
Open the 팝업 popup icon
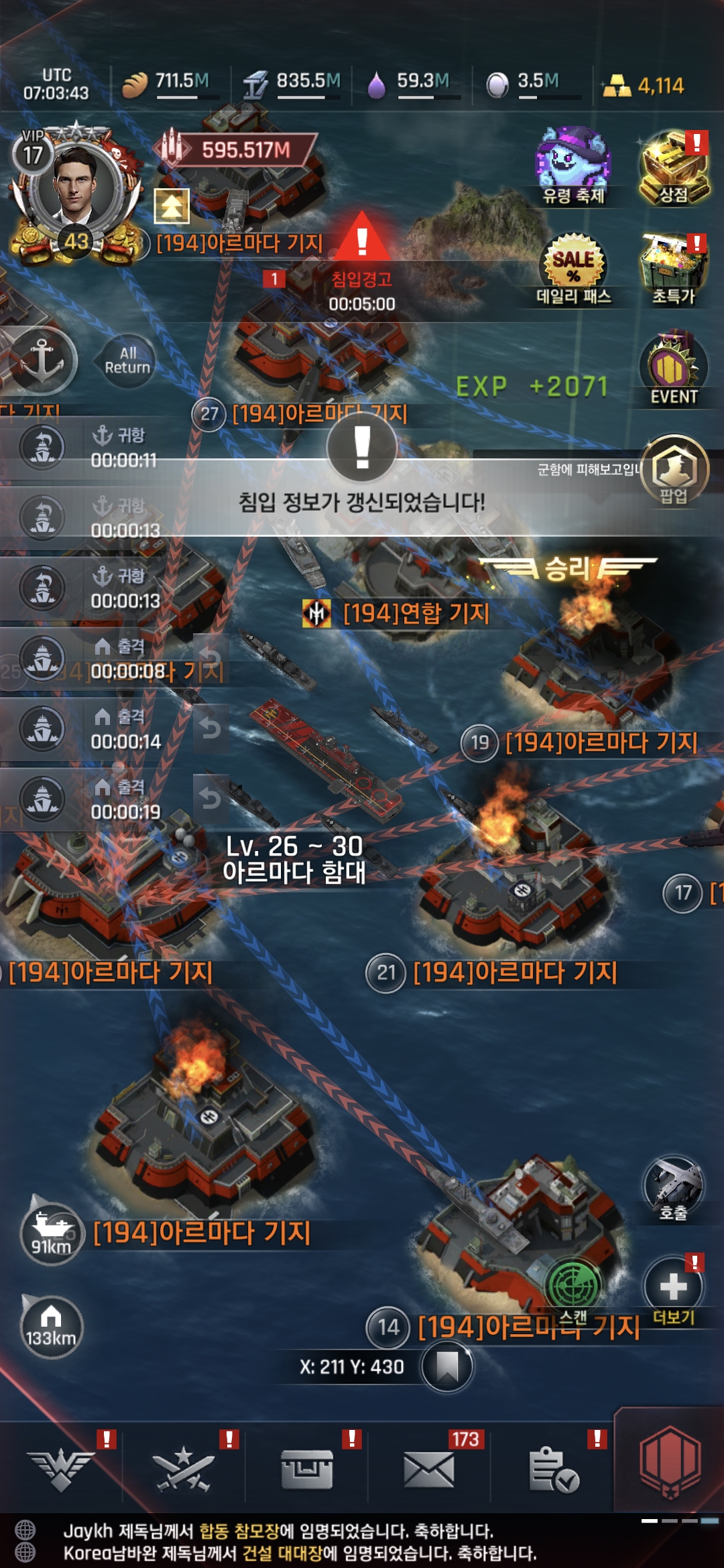[674, 469]
